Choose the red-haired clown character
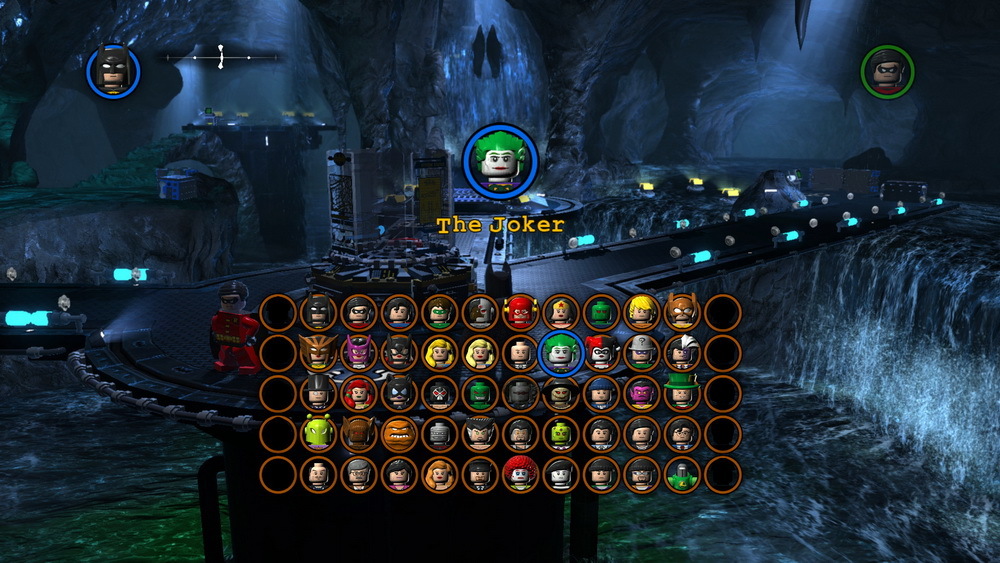 pyautogui.click(x=520, y=474)
